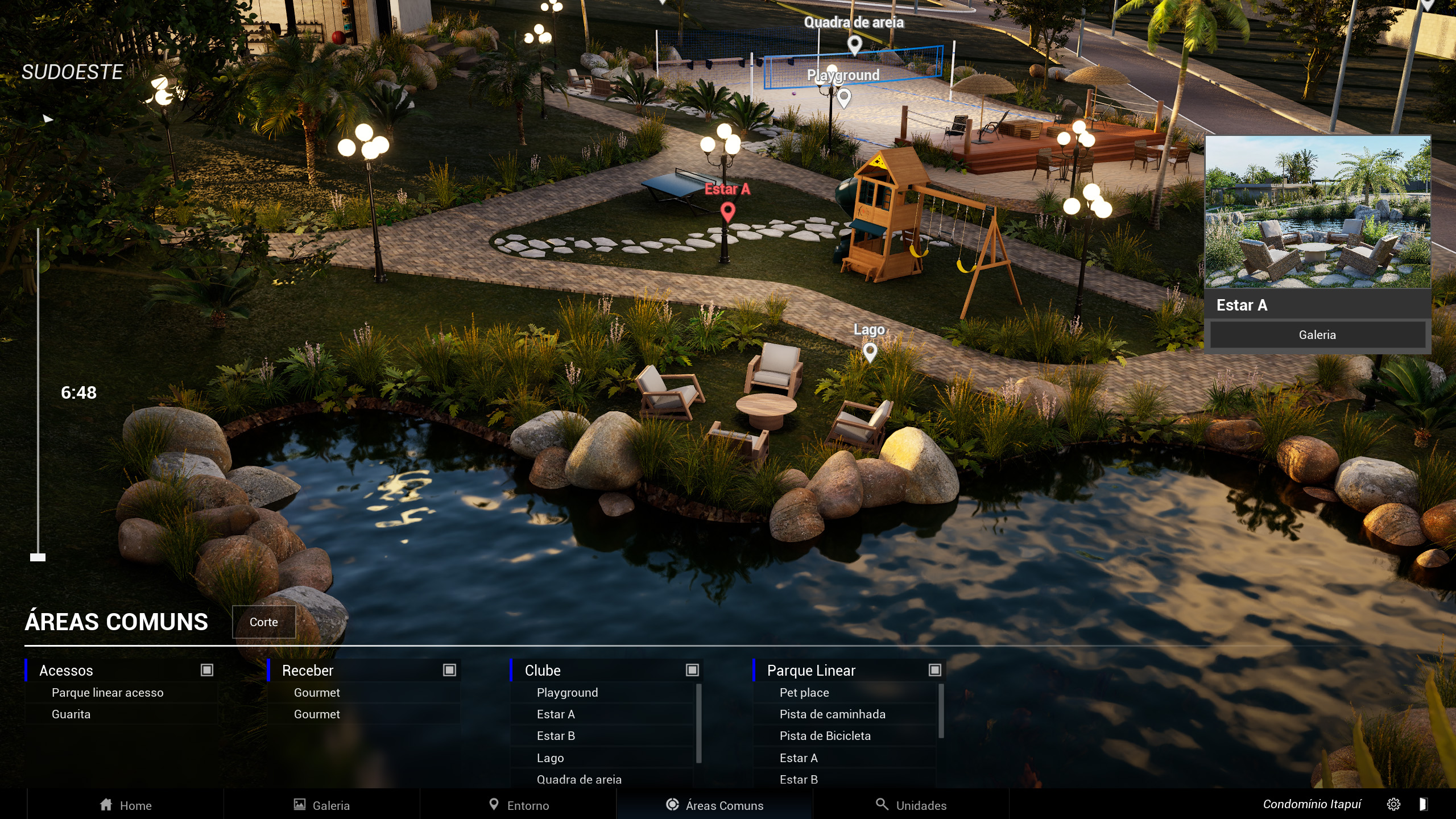Click the time-of-day slider handle
The width and height of the screenshot is (1456, 819).
point(38,557)
